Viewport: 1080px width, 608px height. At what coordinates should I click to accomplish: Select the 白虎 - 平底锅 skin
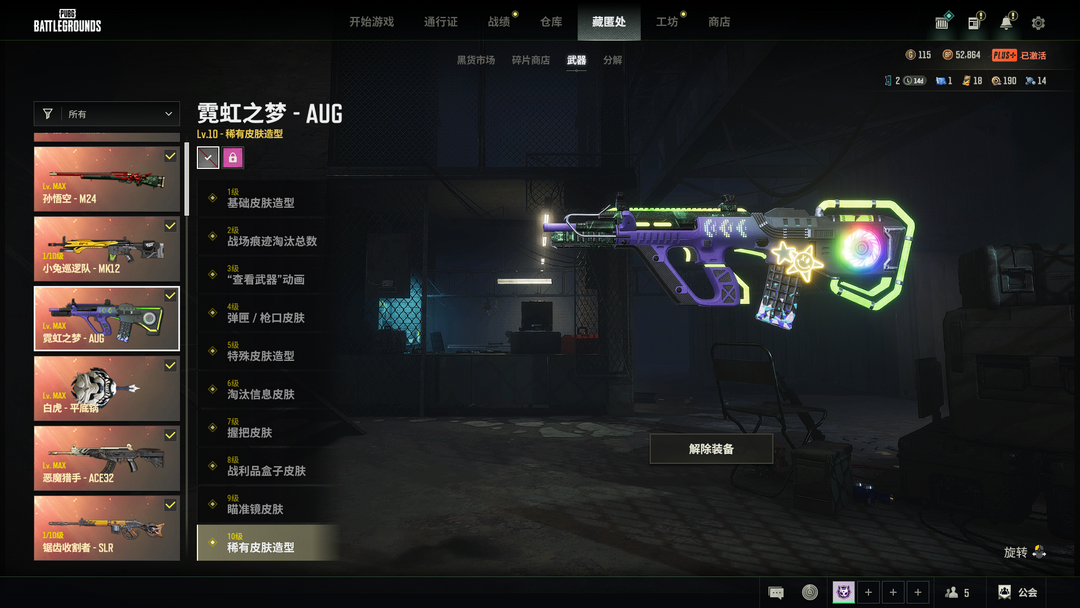point(107,389)
